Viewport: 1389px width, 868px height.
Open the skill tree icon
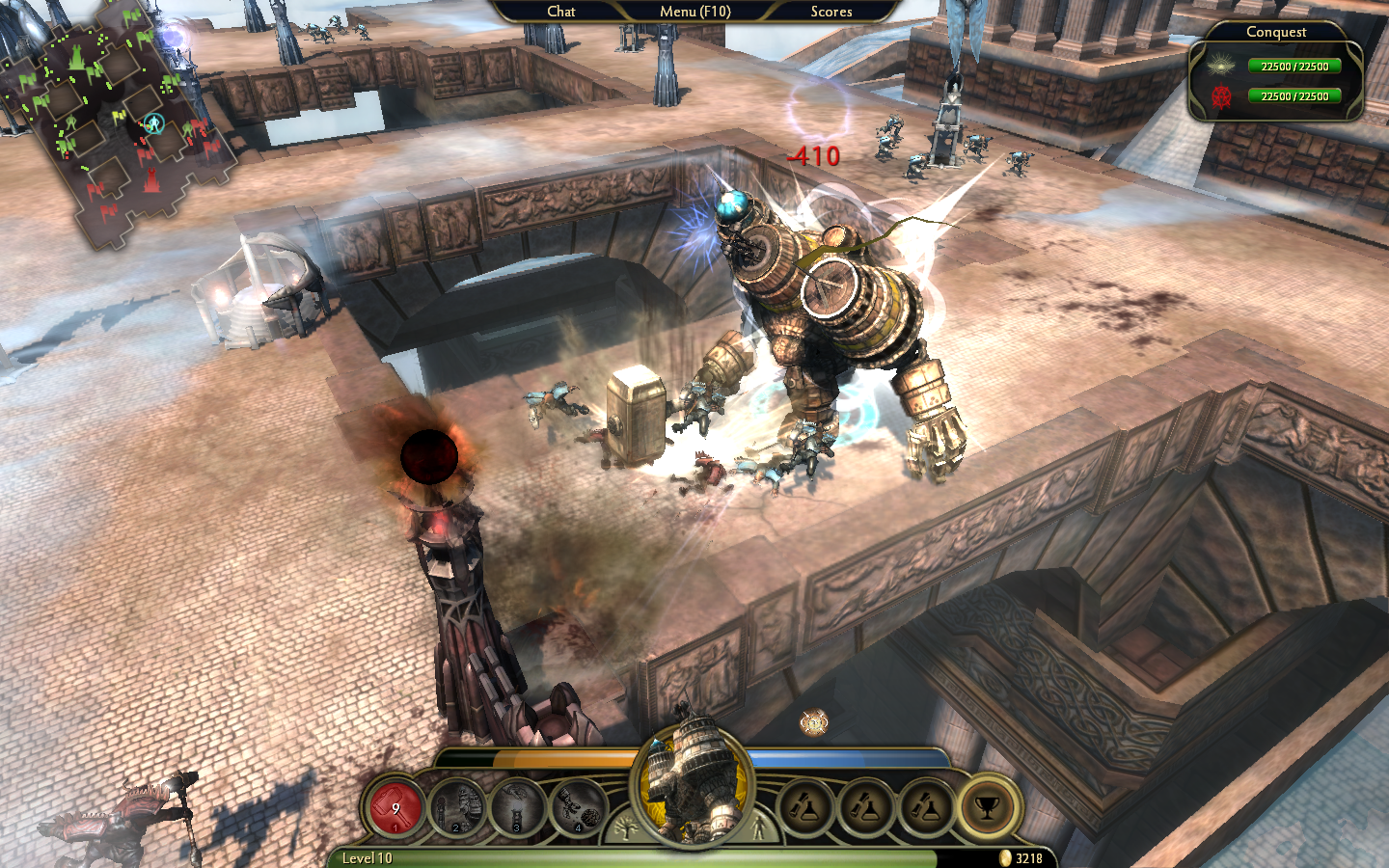(x=626, y=828)
